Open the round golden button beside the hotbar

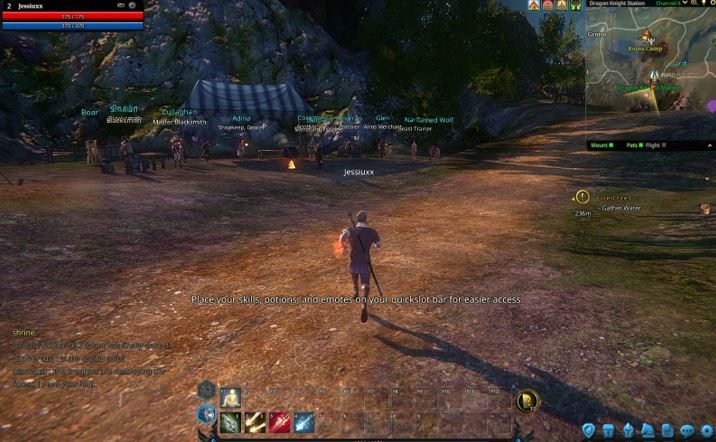pos(526,401)
